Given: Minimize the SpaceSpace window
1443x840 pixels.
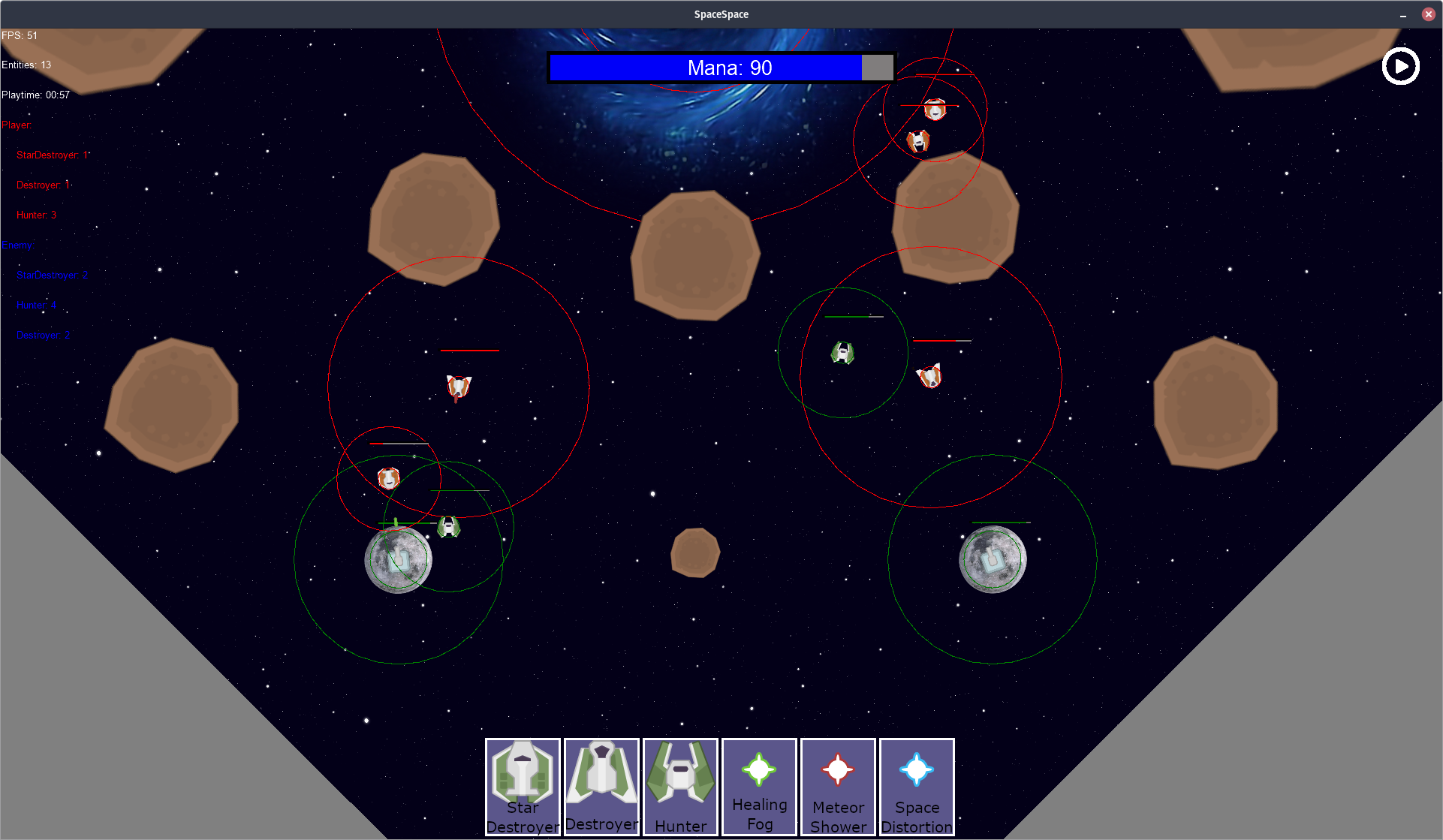Looking at the screenshot, I should (1402, 15).
